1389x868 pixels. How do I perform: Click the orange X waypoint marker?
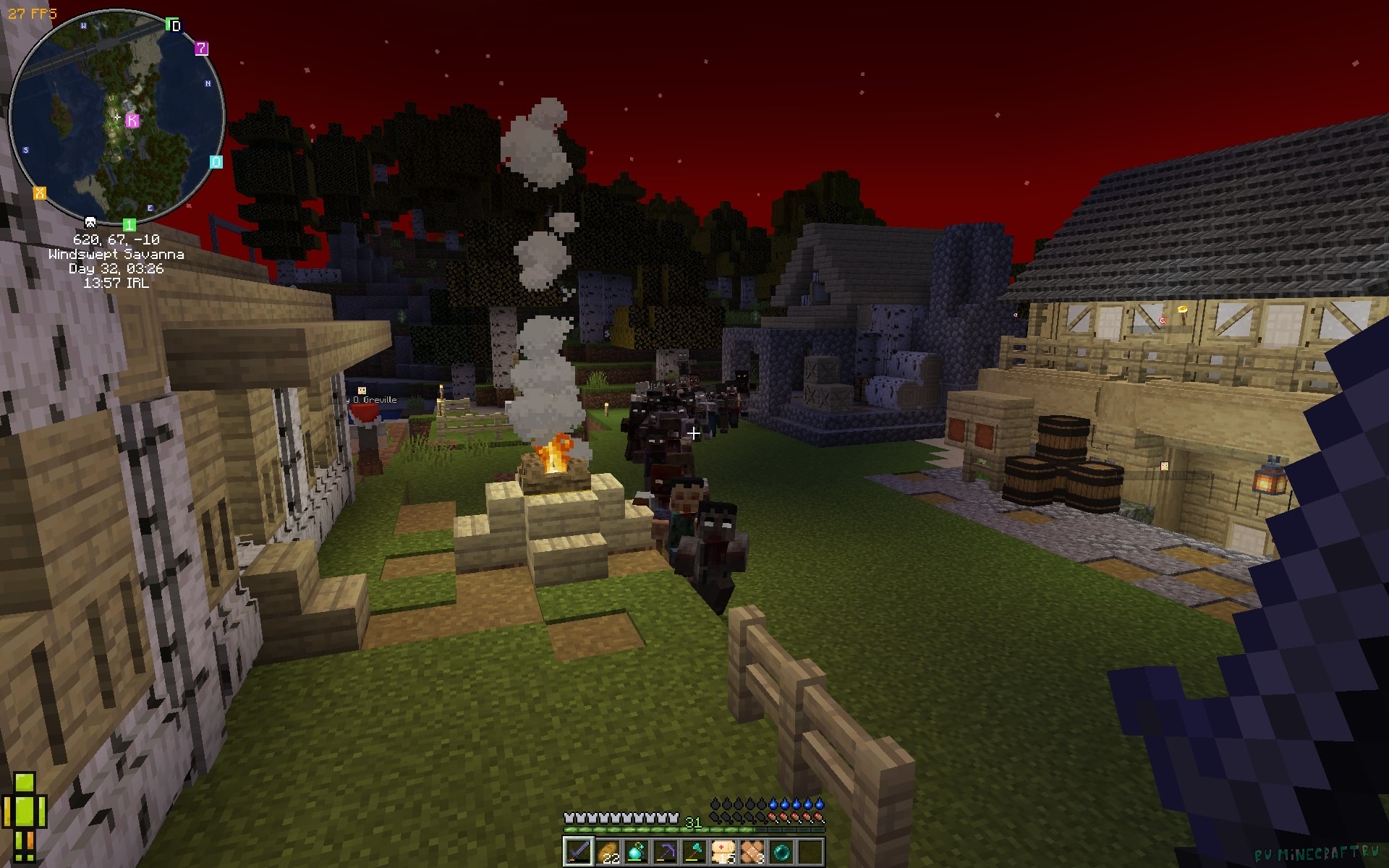40,192
